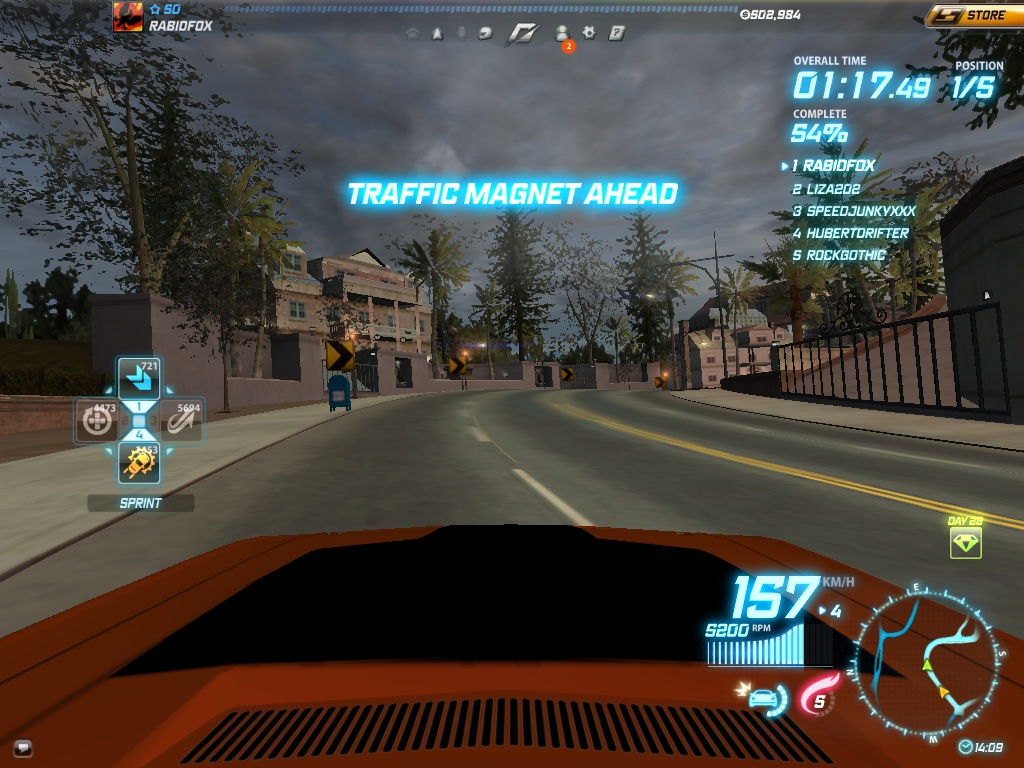The width and height of the screenshot is (1024, 768).
Task: Trigger the curved arrow power-up
Action: coord(181,421)
